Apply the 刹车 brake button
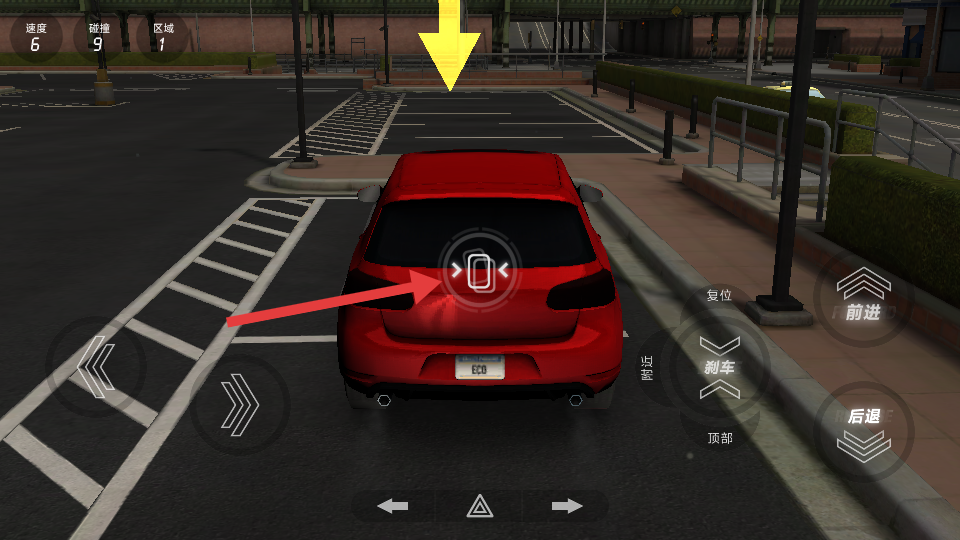Image resolution: width=960 pixels, height=540 pixels. (720, 367)
